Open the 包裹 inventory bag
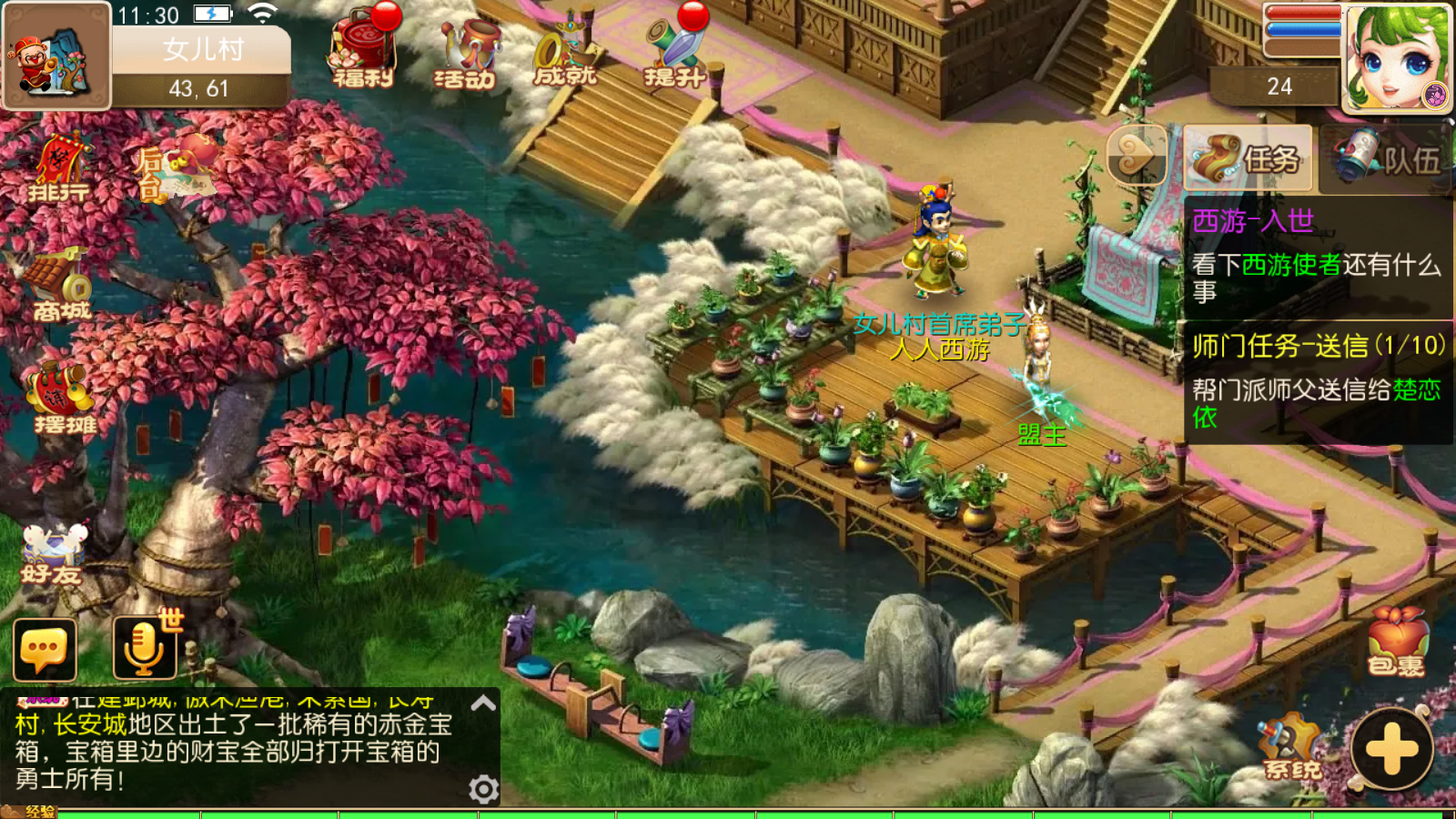The image size is (1456, 819). pyautogui.click(x=1396, y=642)
